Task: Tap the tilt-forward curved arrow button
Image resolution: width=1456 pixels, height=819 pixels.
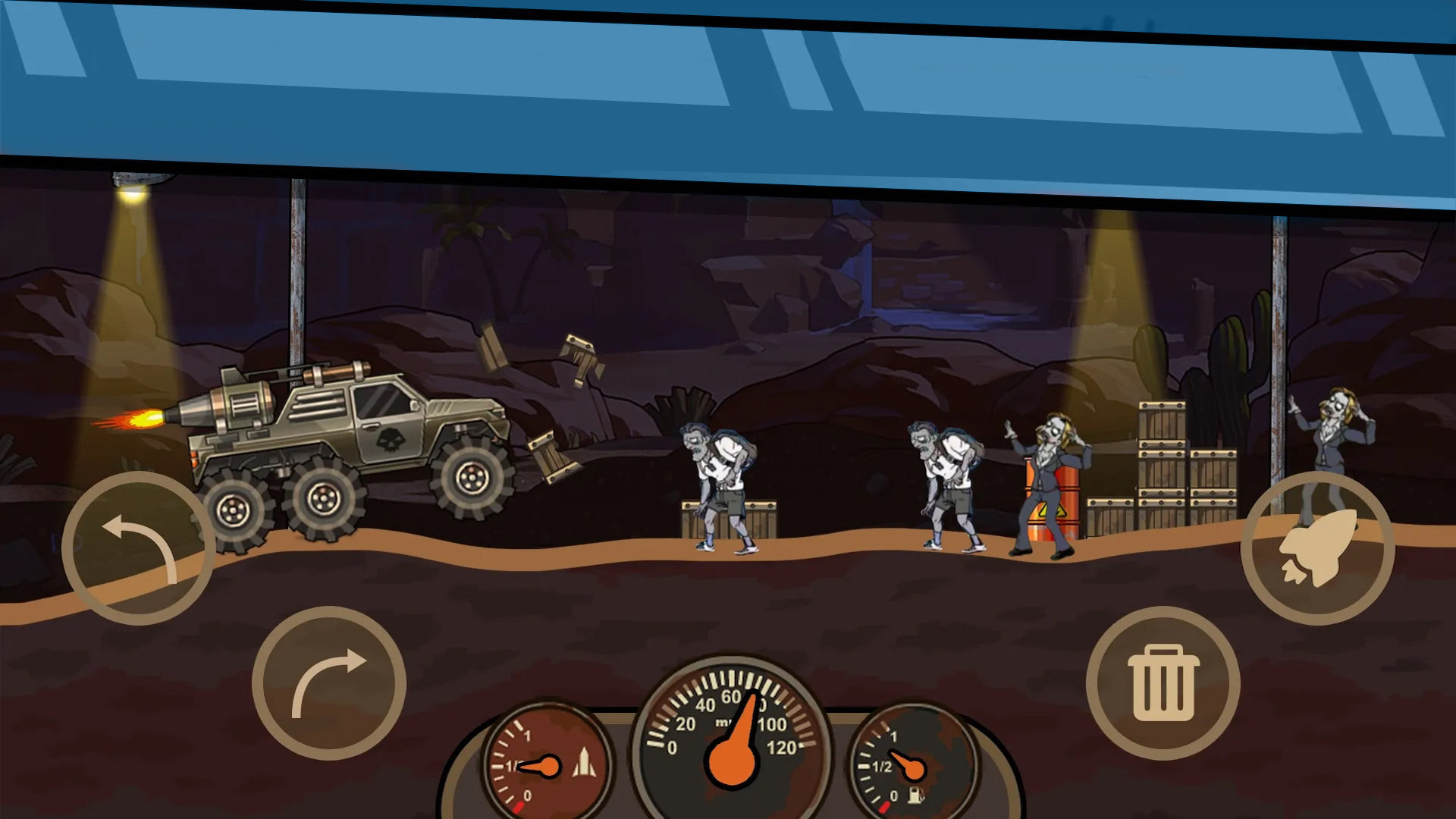Action: 328,682
